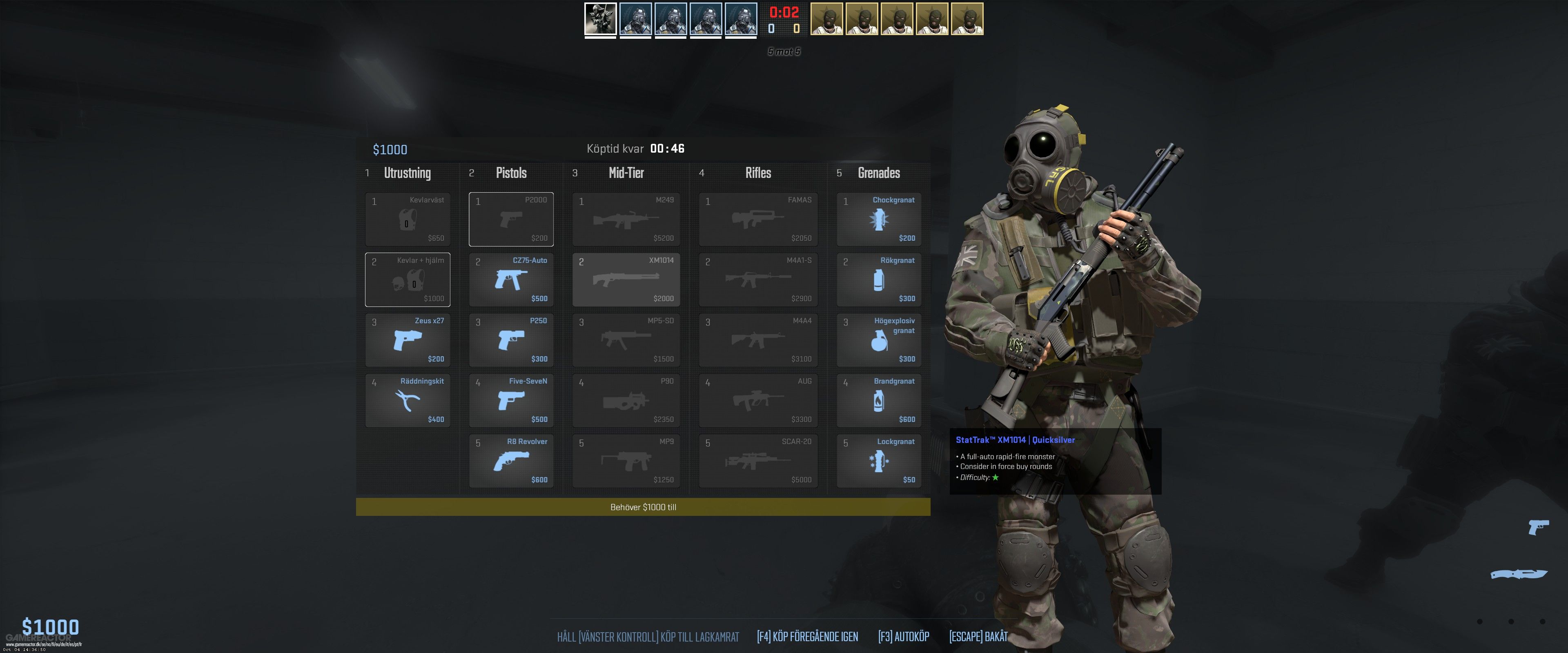Screen dimensions: 1568x653
Task: Purchase the P250 pistol
Action: 510,340
